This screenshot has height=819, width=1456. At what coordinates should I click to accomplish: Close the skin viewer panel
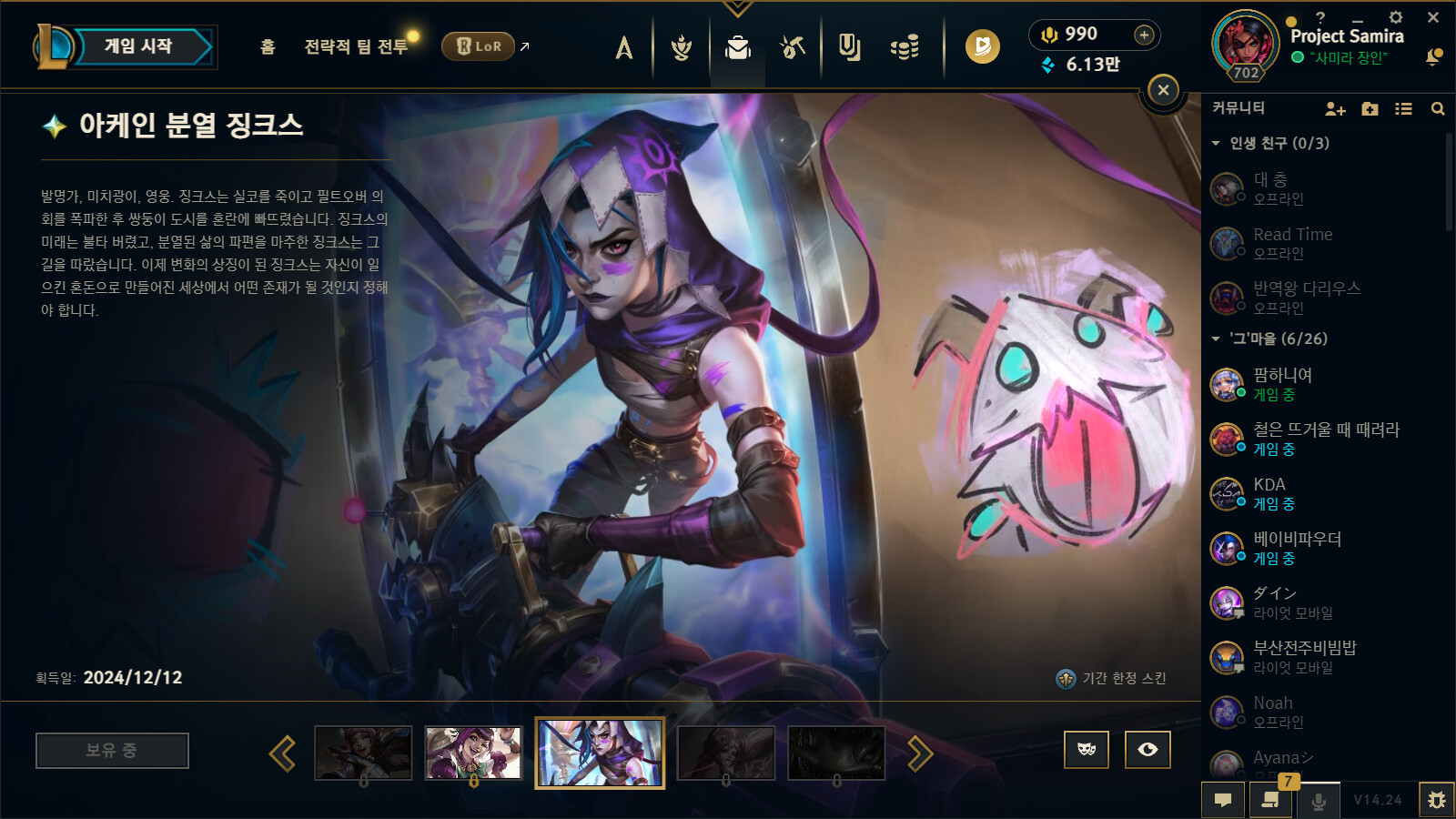(1163, 90)
